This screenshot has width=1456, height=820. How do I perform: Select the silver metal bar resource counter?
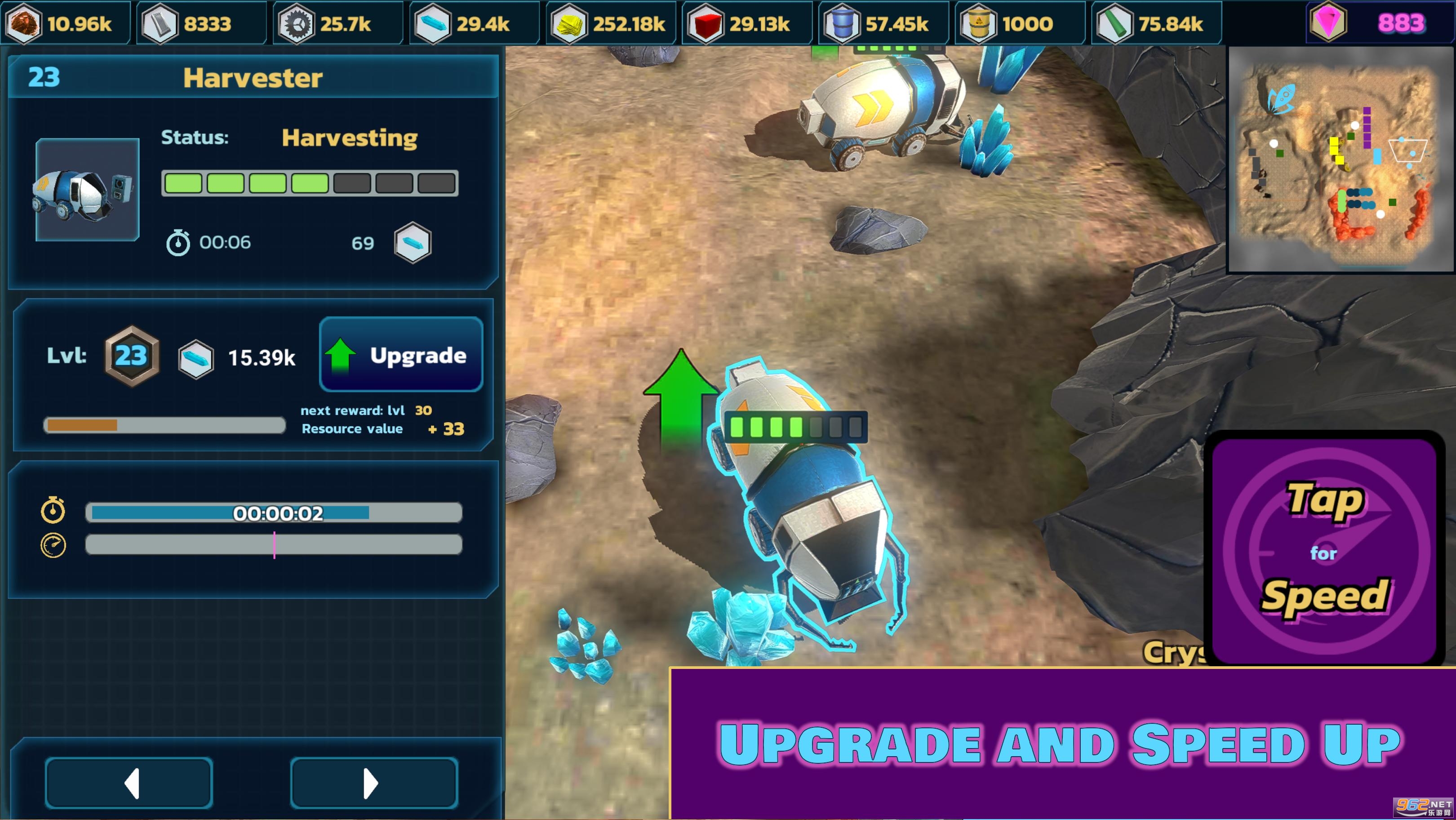pyautogui.click(x=201, y=23)
